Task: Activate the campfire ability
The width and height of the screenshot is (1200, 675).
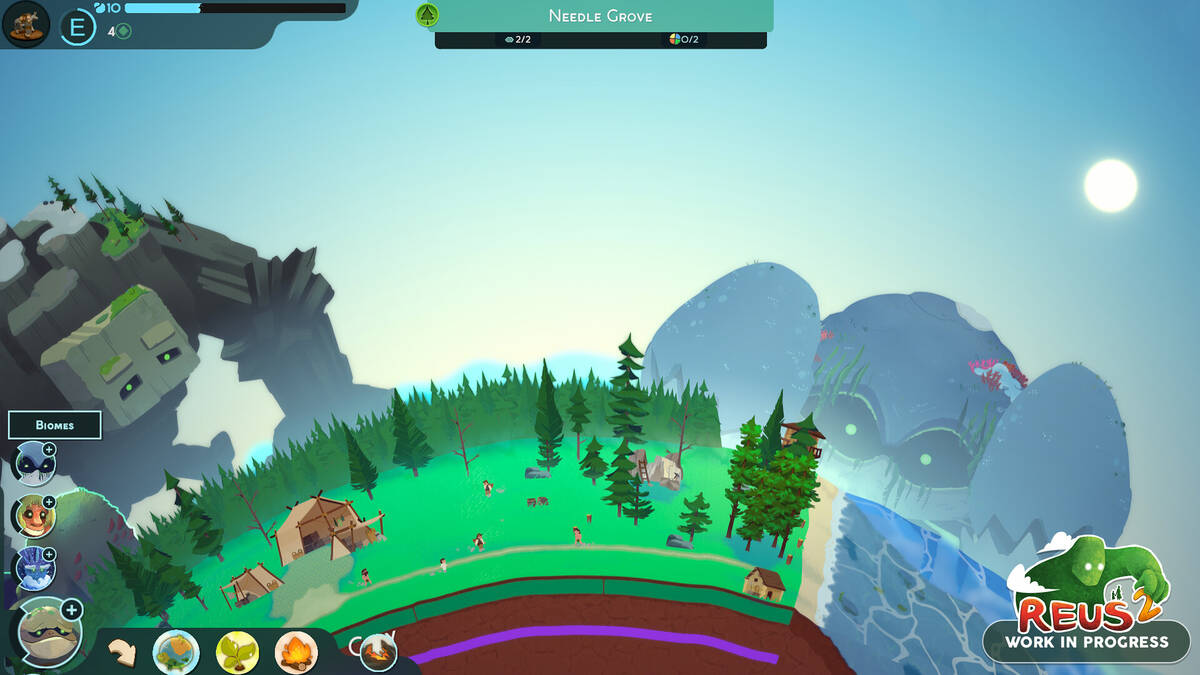Action: (x=296, y=653)
